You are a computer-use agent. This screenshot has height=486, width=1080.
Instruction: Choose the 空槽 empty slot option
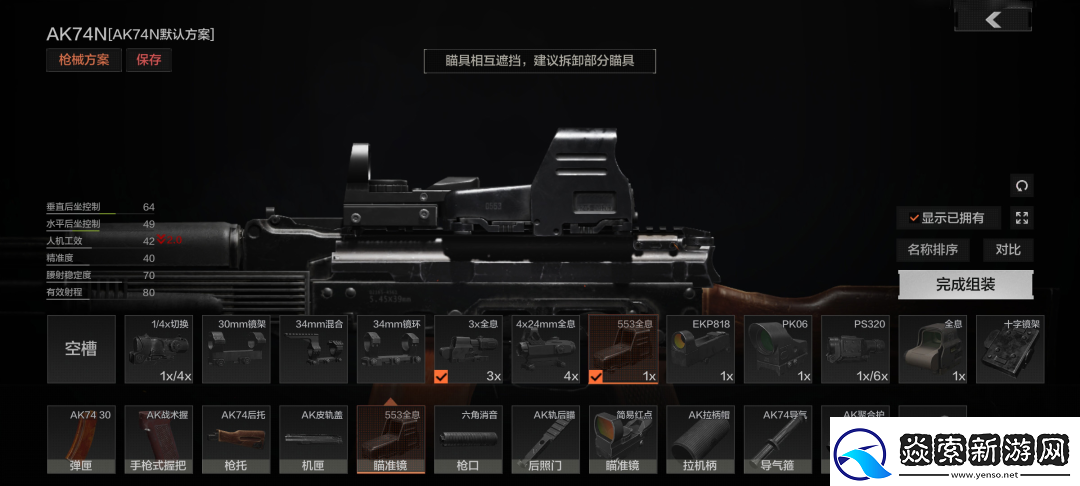(81, 349)
